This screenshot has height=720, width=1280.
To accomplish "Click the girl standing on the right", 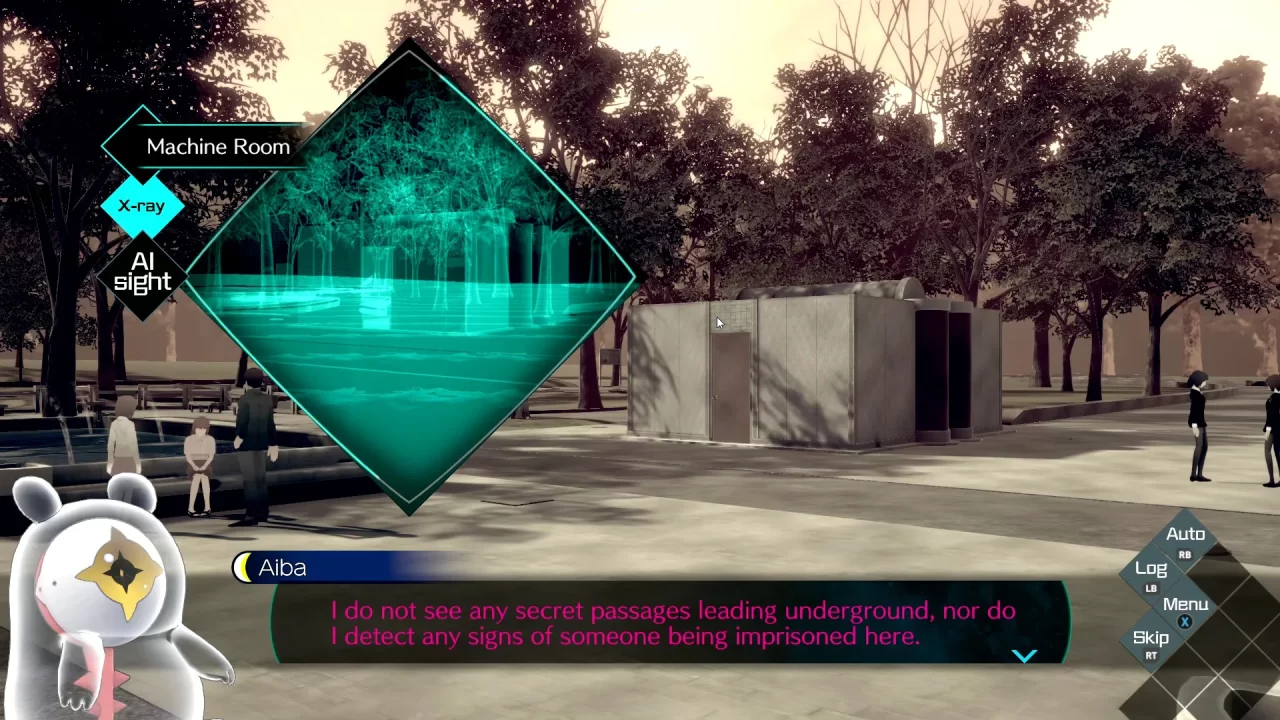I will [1197, 420].
